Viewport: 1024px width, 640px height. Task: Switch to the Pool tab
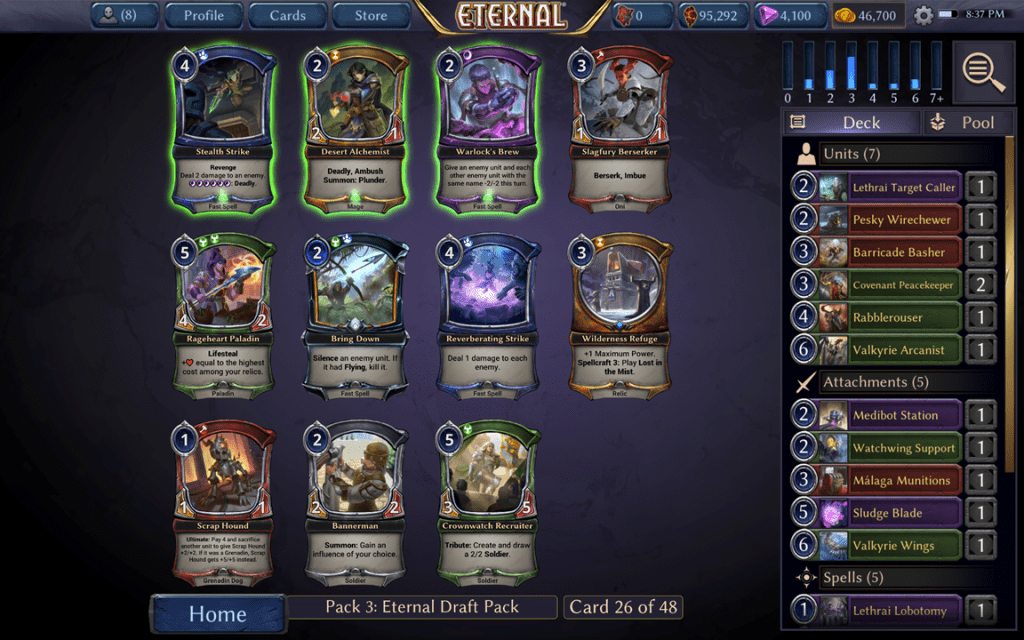click(961, 122)
